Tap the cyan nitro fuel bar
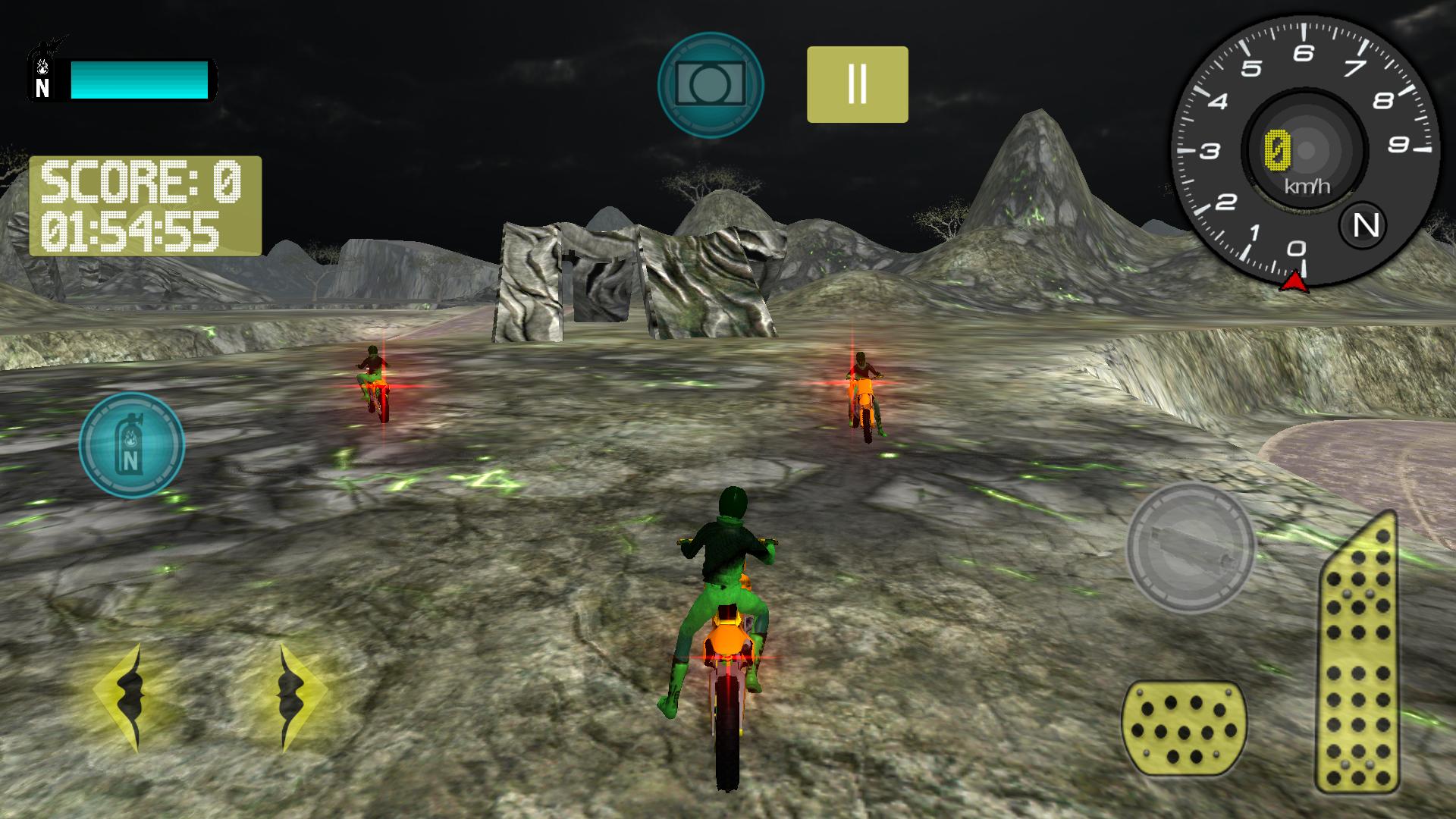 point(140,79)
